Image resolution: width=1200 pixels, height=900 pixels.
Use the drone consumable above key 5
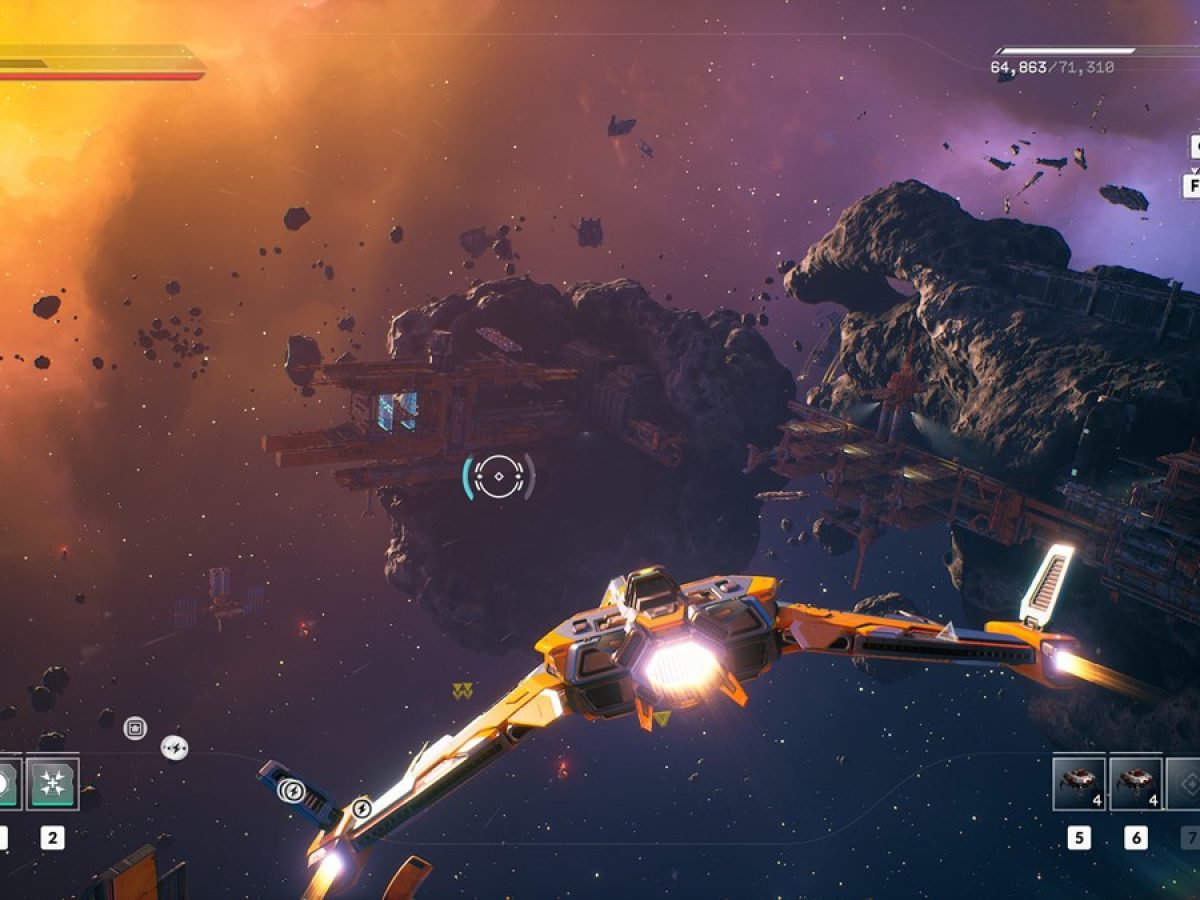(x=1079, y=784)
